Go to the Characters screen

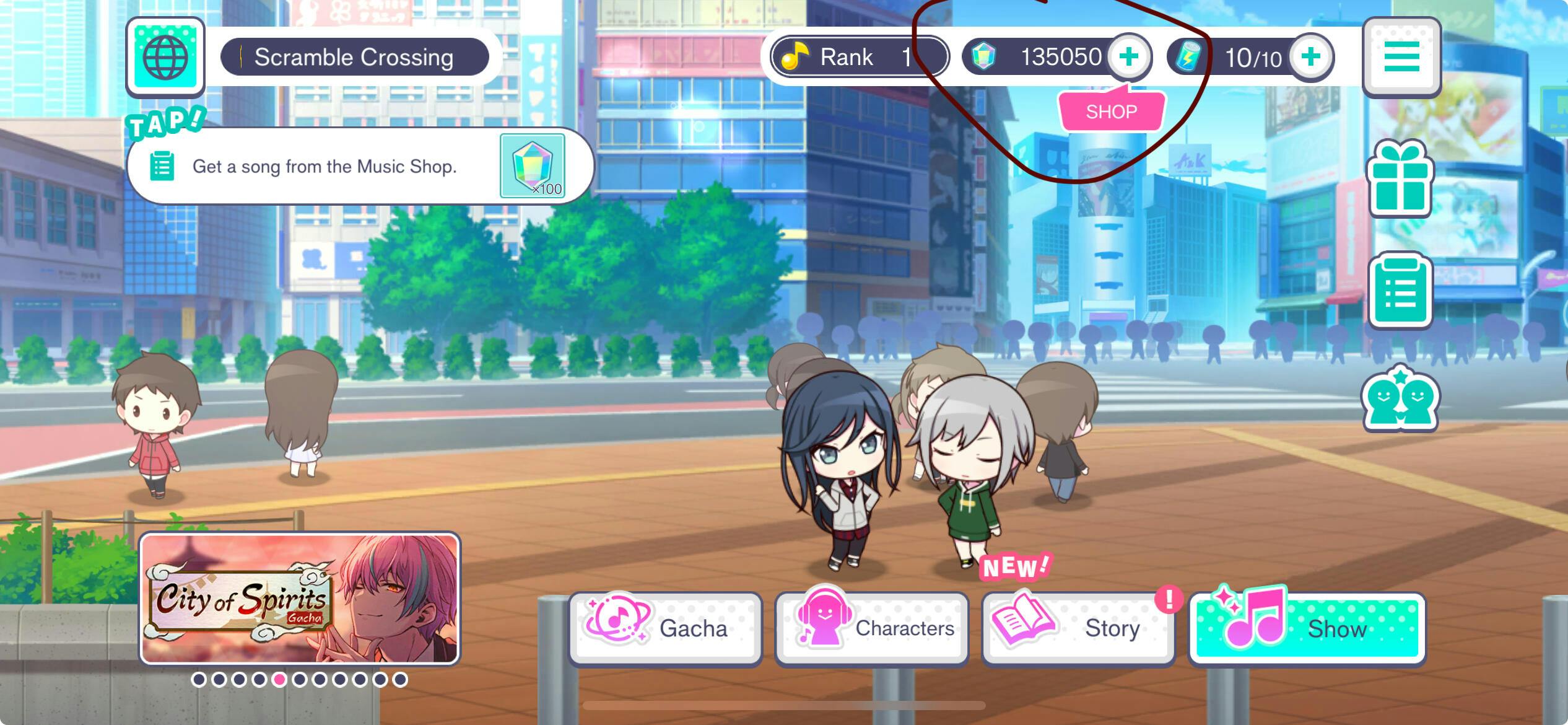tap(872, 628)
